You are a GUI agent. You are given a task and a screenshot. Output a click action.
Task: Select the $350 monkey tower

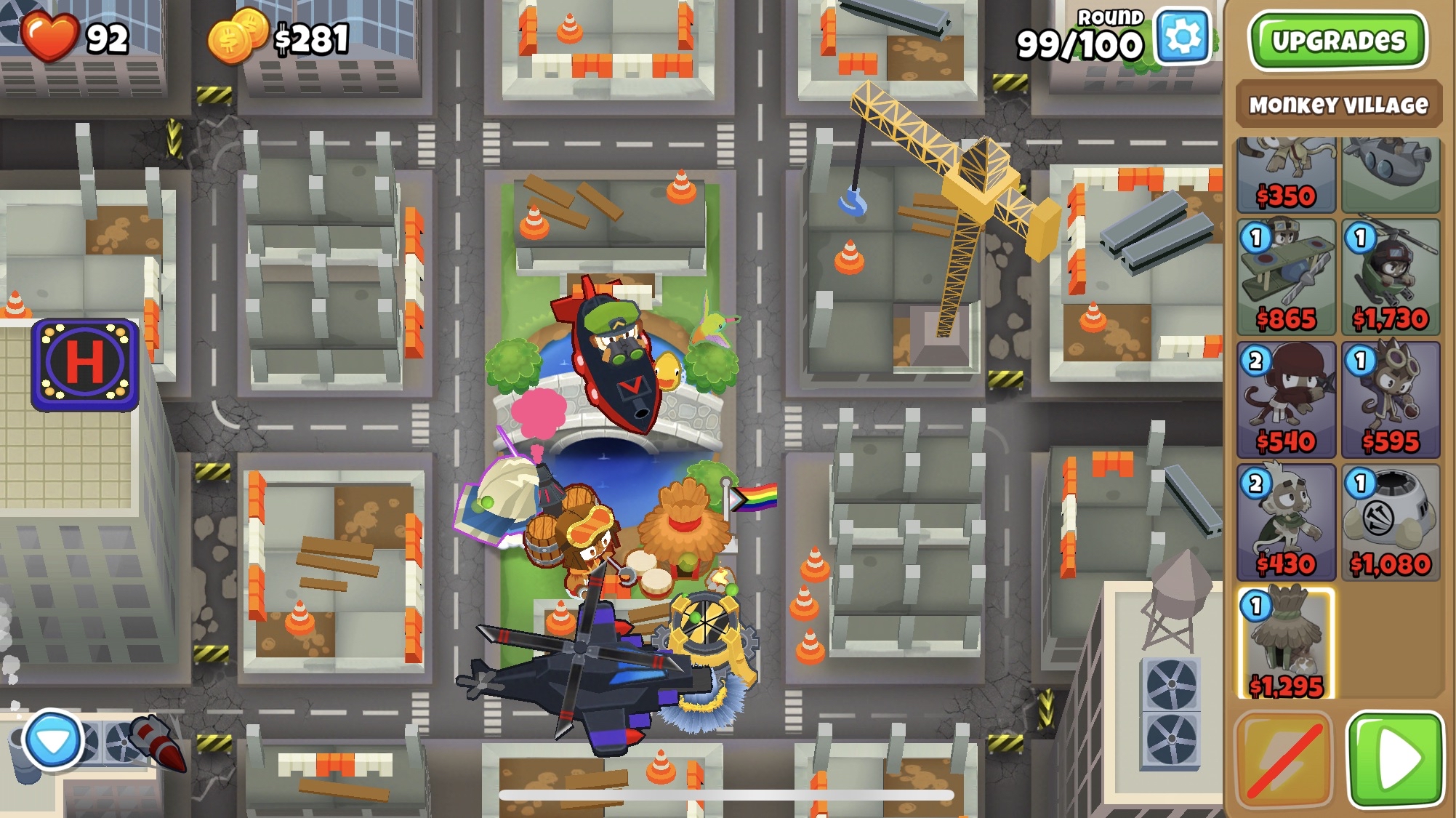point(1286,175)
